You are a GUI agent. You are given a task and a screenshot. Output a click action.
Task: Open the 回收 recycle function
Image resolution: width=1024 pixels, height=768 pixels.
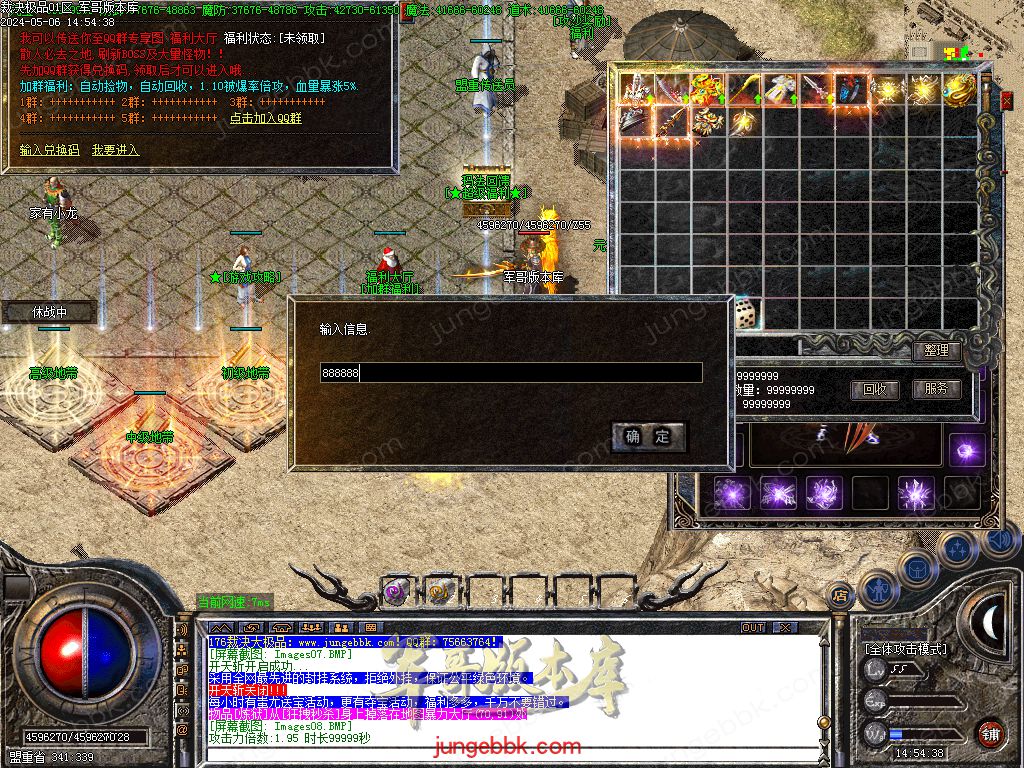(x=874, y=390)
